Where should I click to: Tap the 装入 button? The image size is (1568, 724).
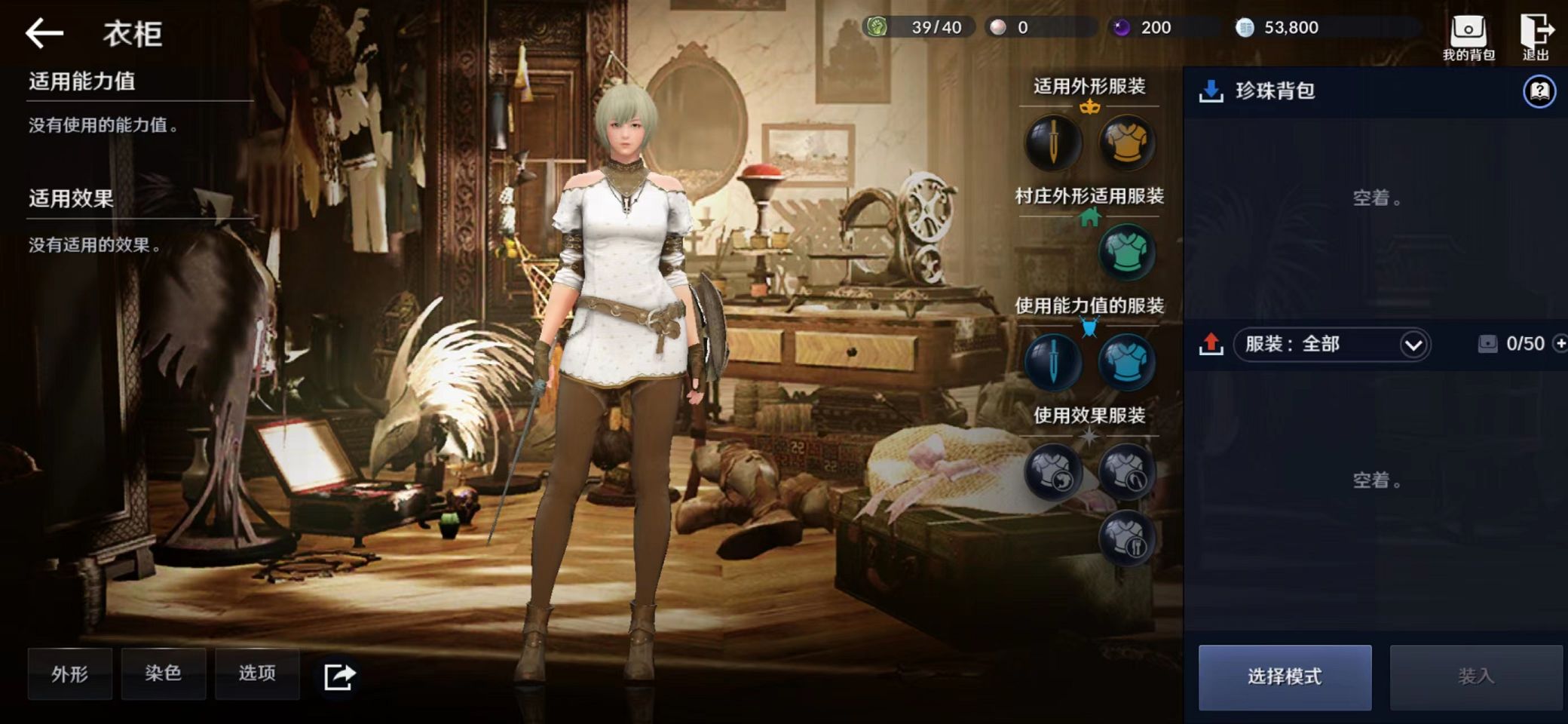click(x=1475, y=676)
